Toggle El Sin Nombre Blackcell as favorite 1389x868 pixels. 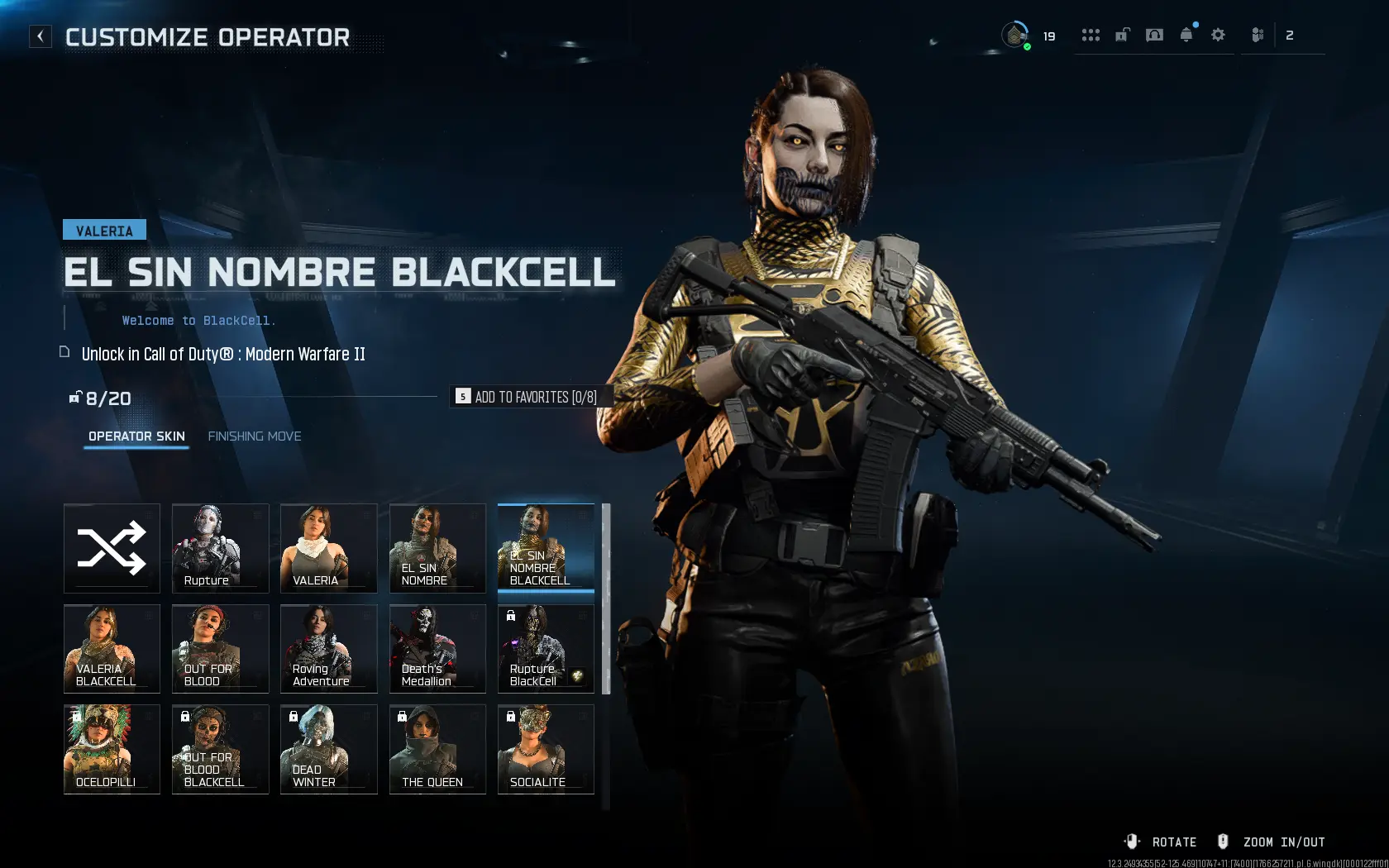(x=532, y=397)
